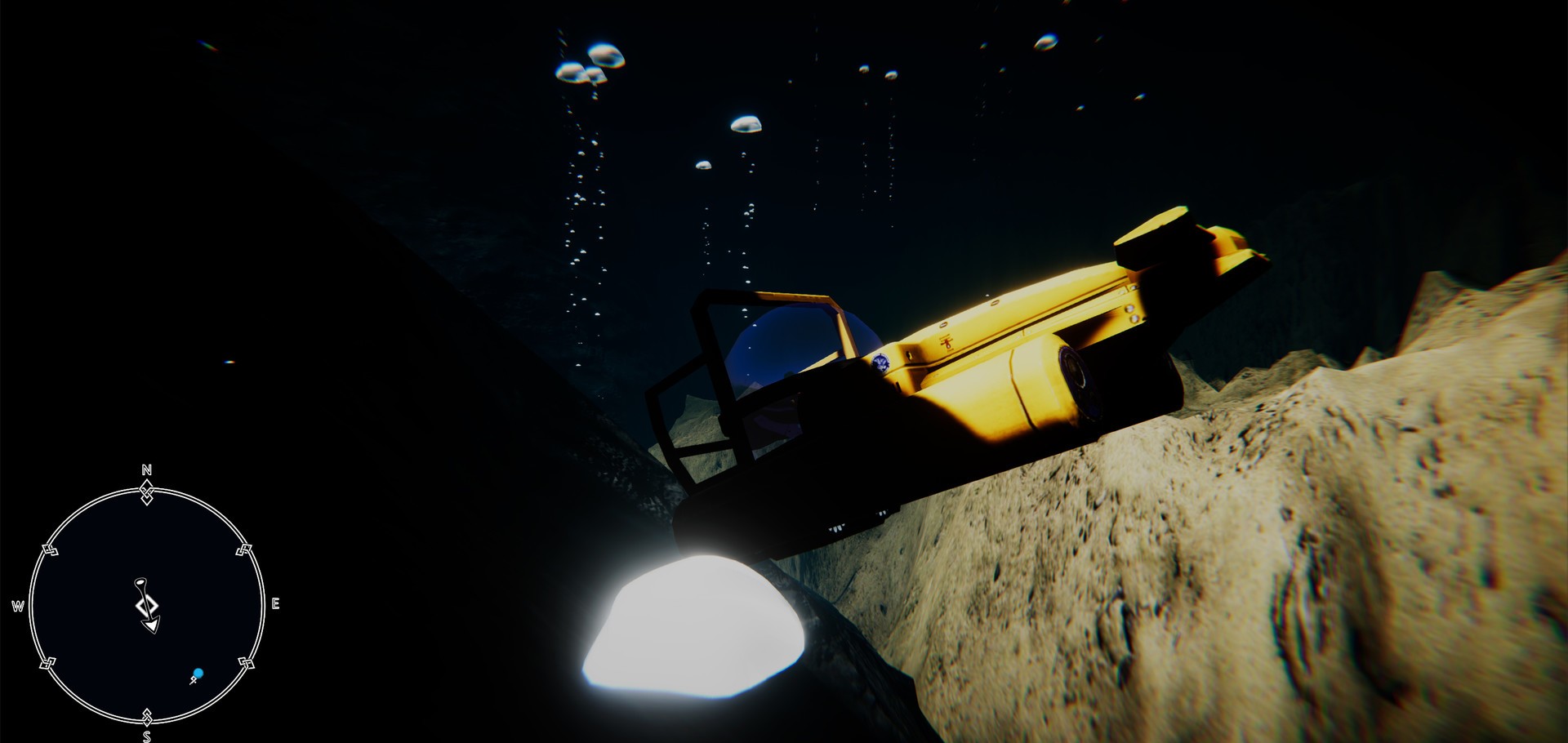Click the diamond ornament above the S label
This screenshot has height=743, width=1568.
(x=147, y=716)
